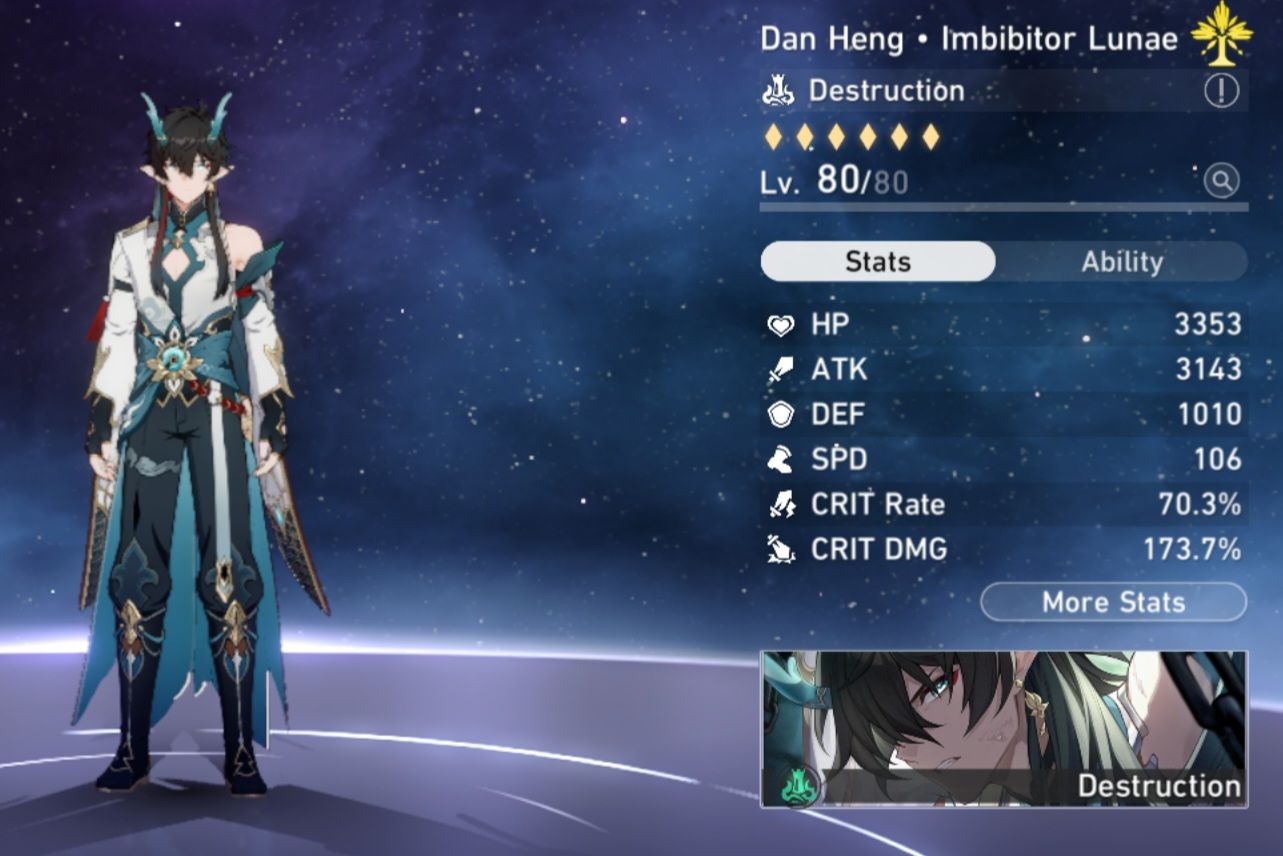Switch to the Ability tab
Viewport: 1283px width, 856px height.
[1122, 261]
